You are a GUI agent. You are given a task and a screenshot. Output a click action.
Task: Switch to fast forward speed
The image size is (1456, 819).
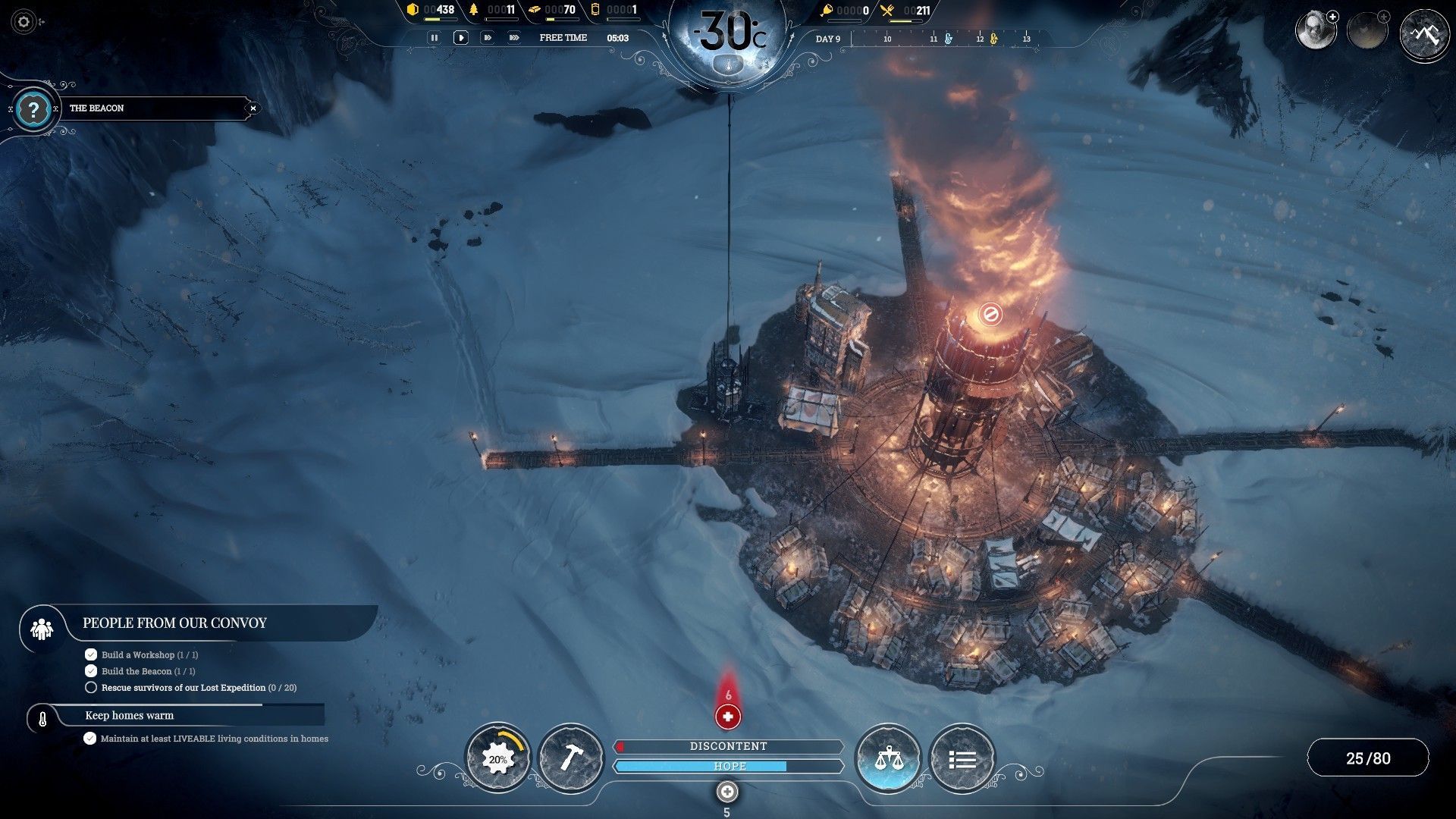(488, 37)
